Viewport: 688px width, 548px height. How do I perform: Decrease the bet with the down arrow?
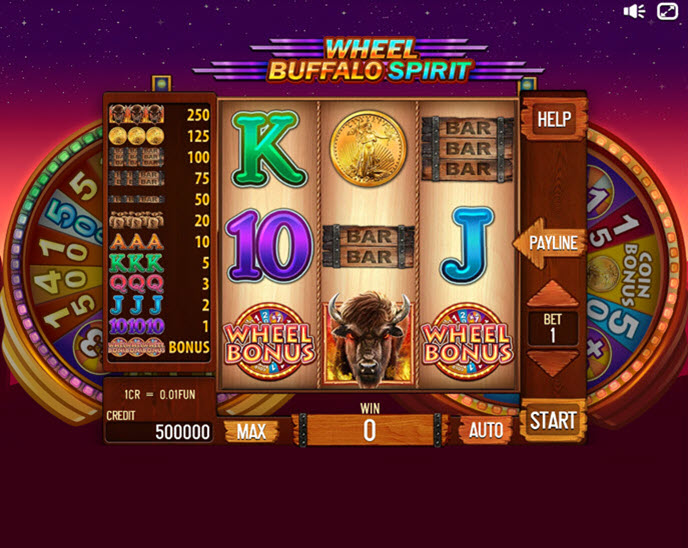click(x=553, y=364)
